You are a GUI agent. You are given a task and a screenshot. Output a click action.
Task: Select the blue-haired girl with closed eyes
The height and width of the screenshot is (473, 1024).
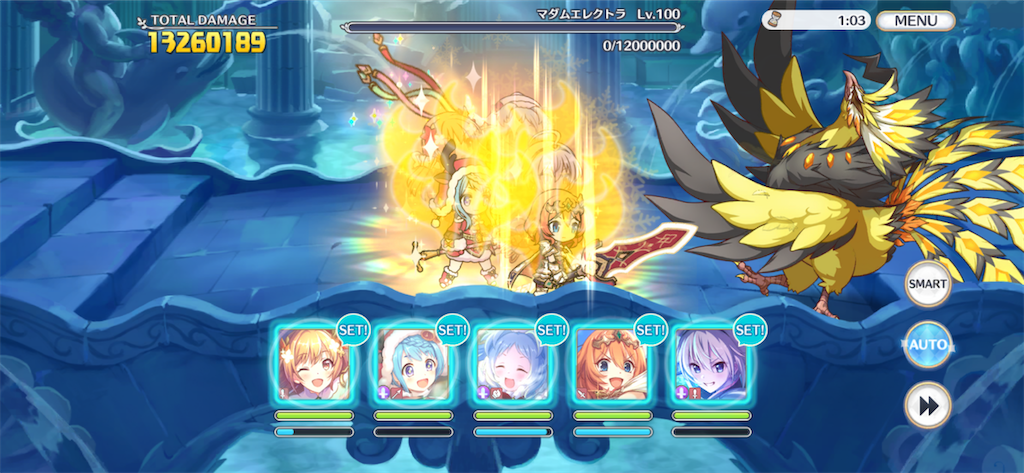point(513,364)
